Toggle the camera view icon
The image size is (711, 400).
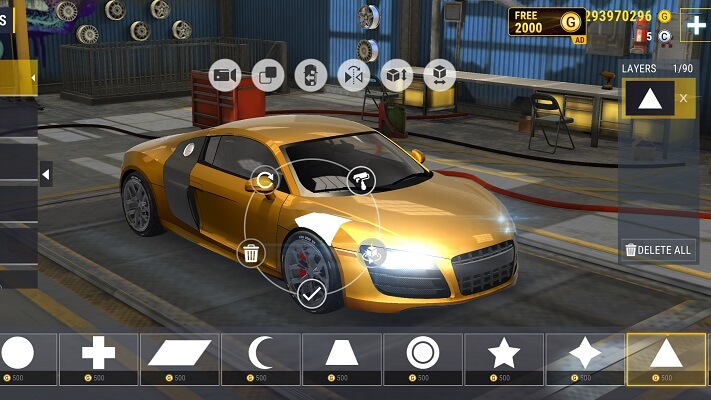coord(224,75)
